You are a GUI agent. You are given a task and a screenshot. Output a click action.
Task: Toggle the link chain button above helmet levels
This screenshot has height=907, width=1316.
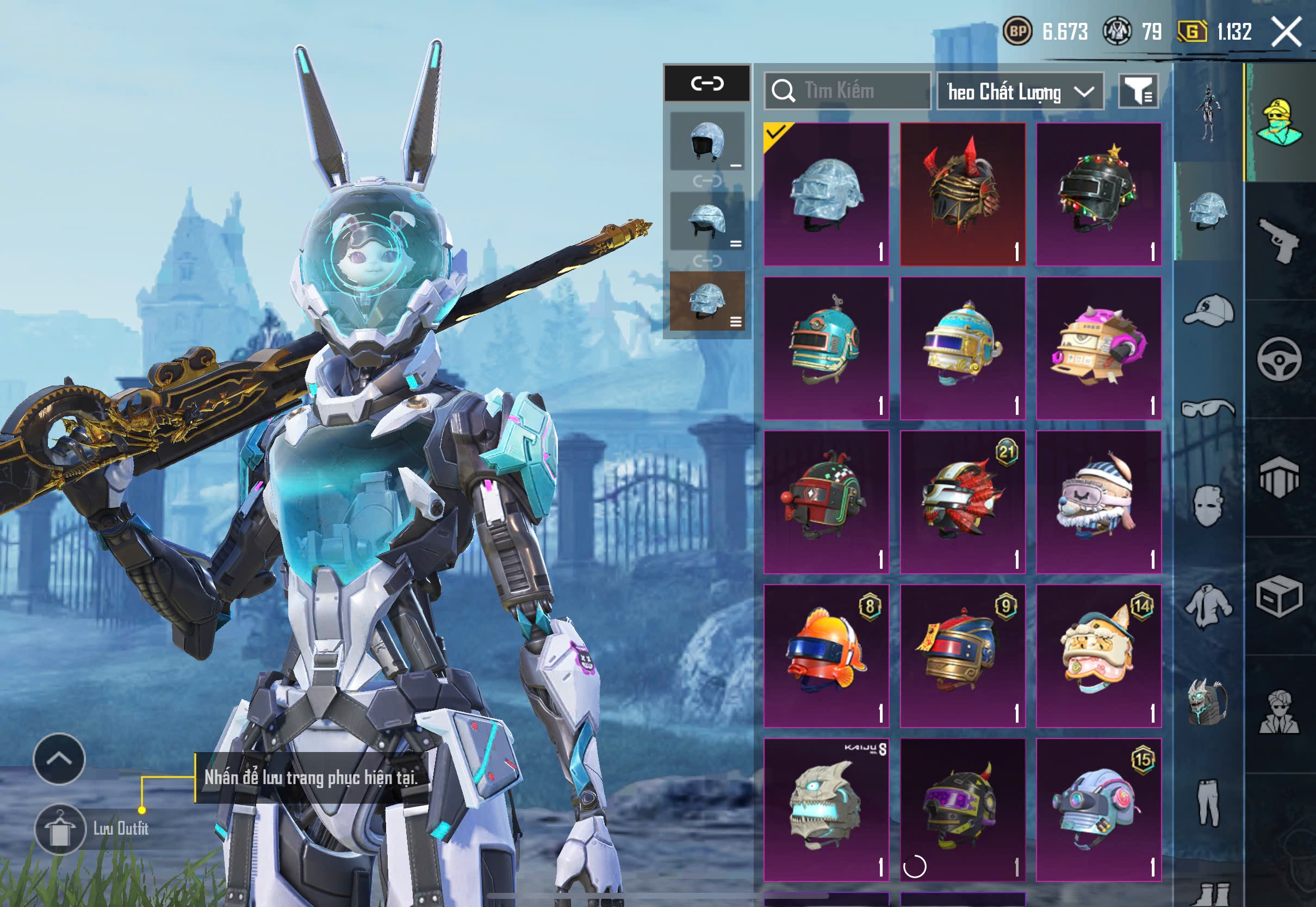707,84
